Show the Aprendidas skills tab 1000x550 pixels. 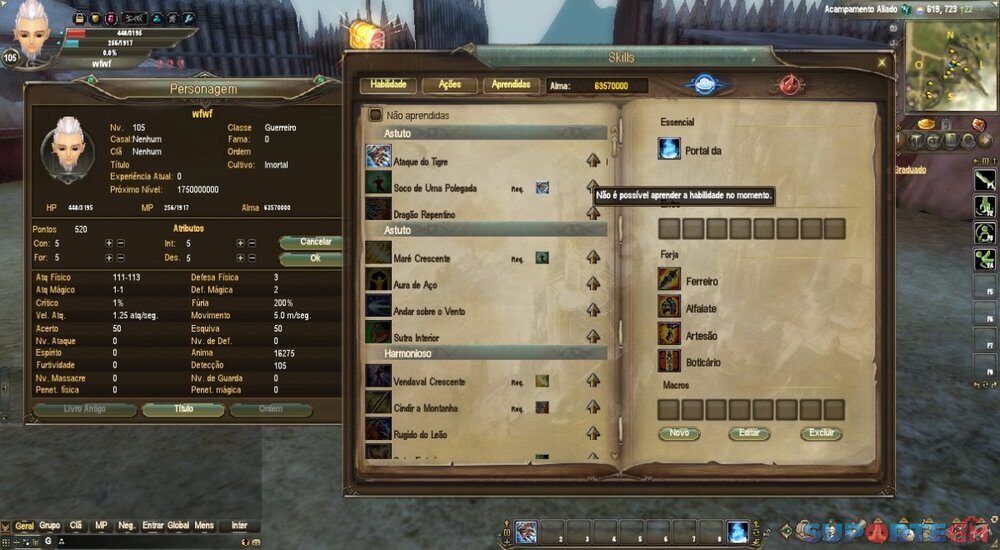tap(512, 85)
